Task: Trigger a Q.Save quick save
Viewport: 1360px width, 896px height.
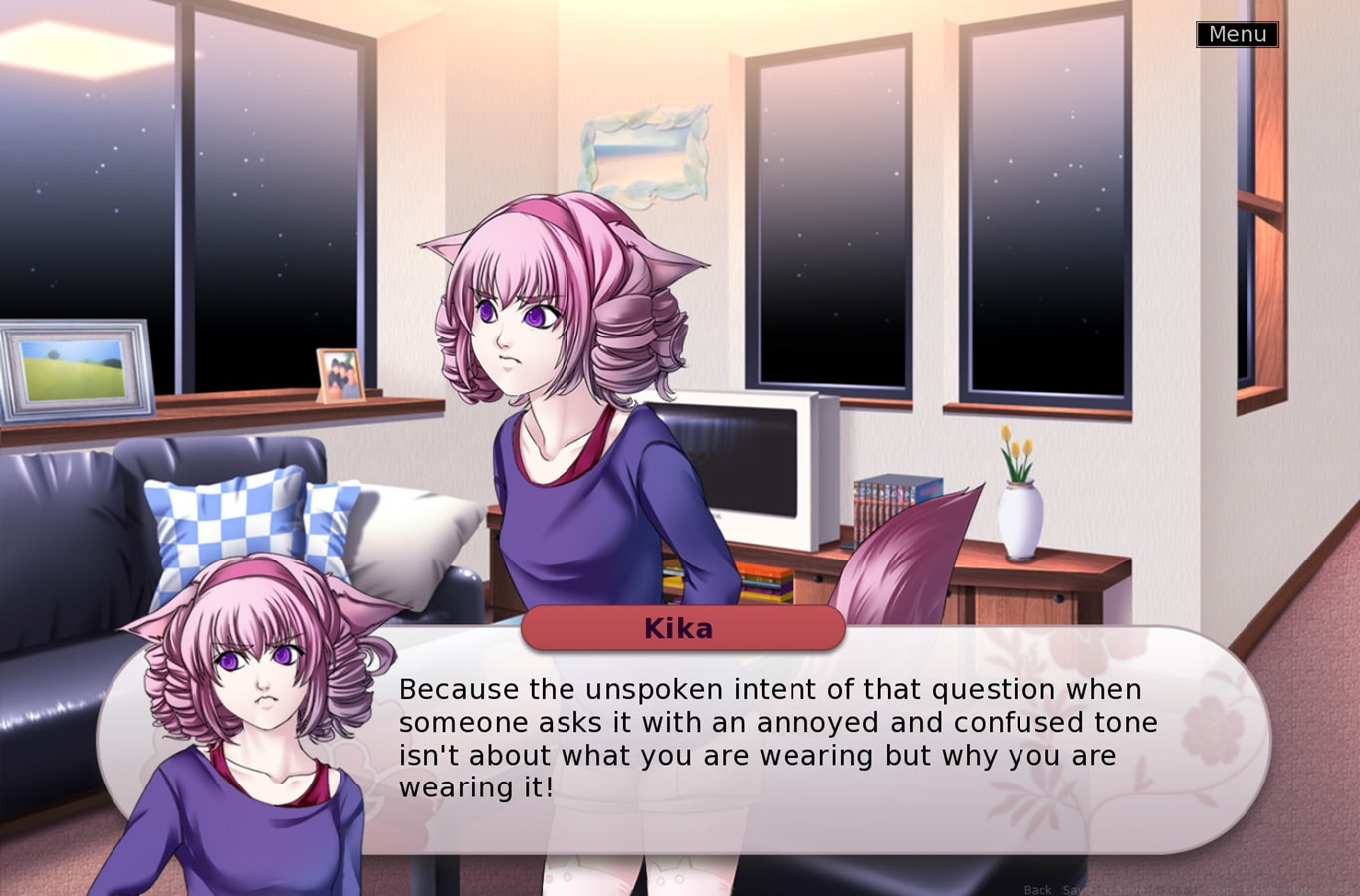Action: tap(1123, 889)
